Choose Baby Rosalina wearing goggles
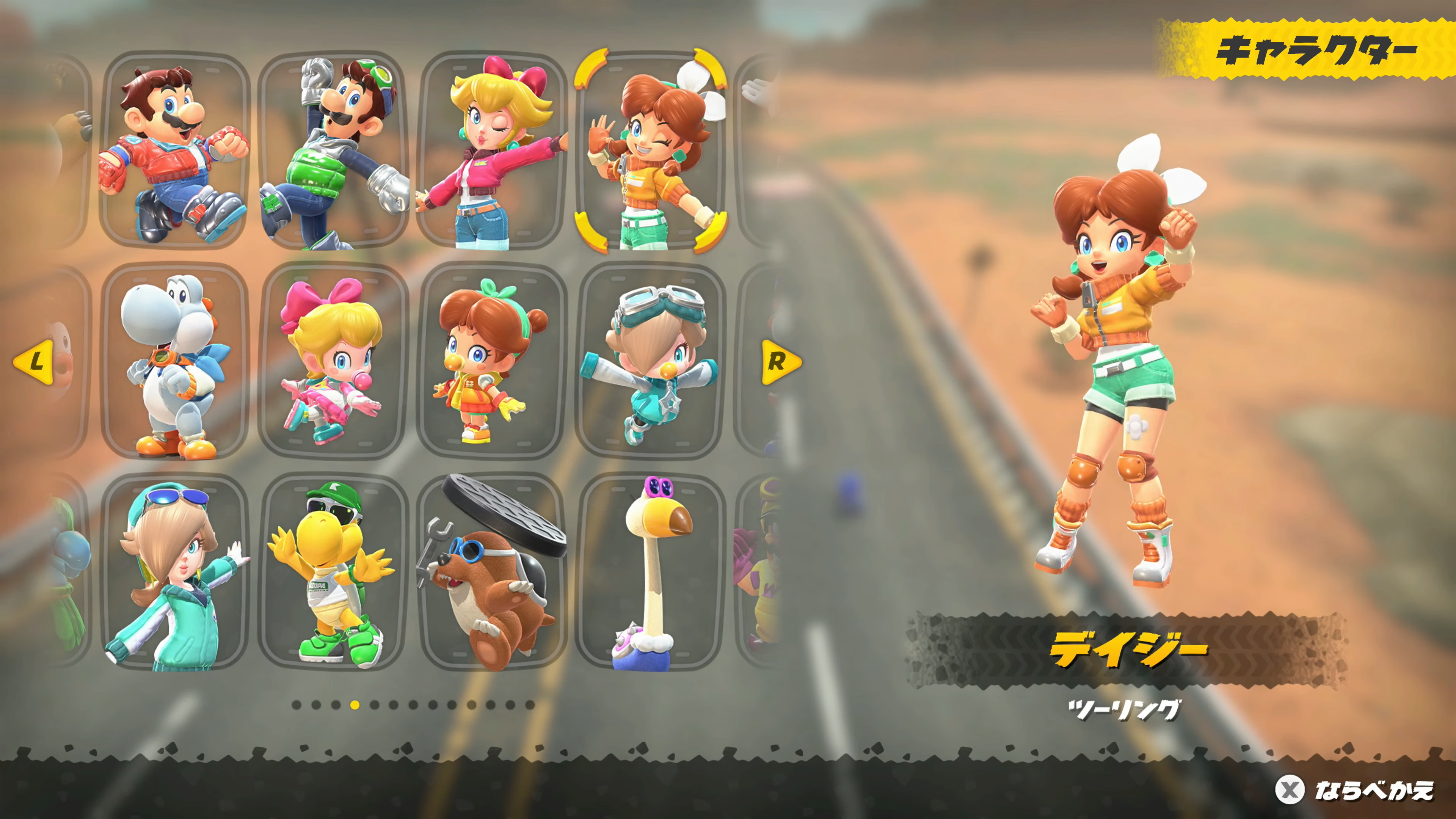 (x=650, y=362)
